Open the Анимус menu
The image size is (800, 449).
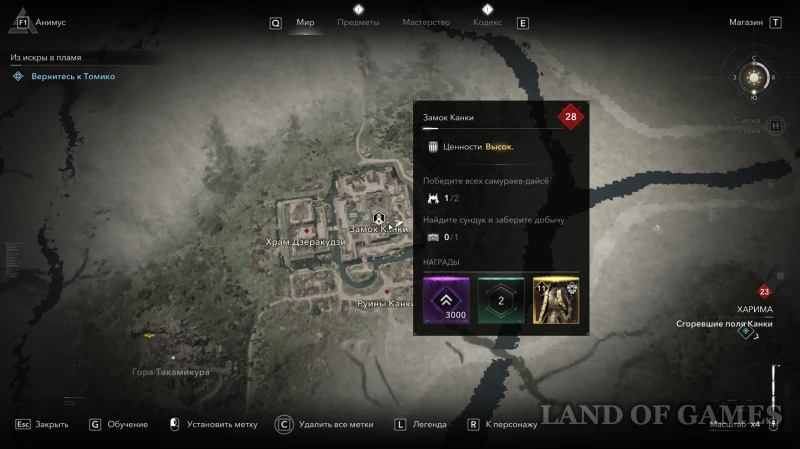coord(49,22)
